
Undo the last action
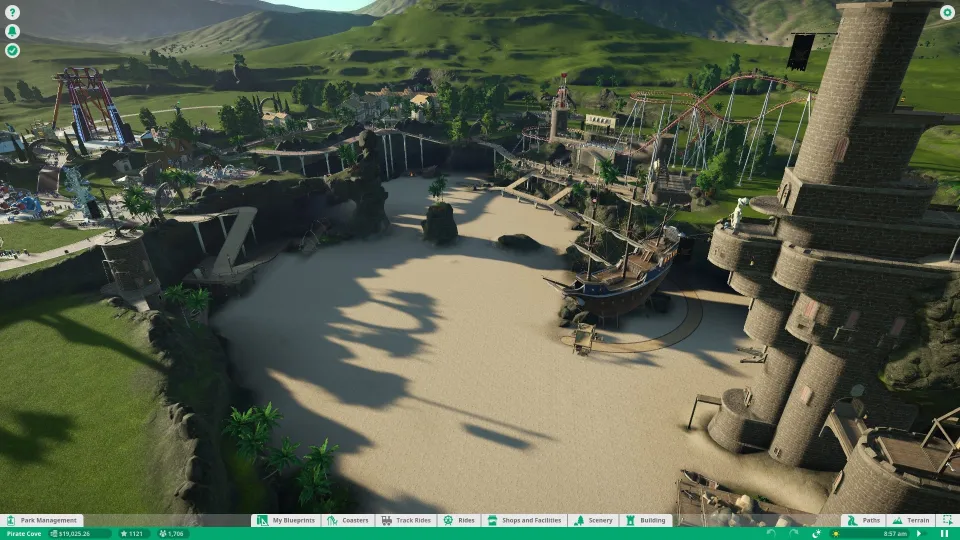pos(771,533)
